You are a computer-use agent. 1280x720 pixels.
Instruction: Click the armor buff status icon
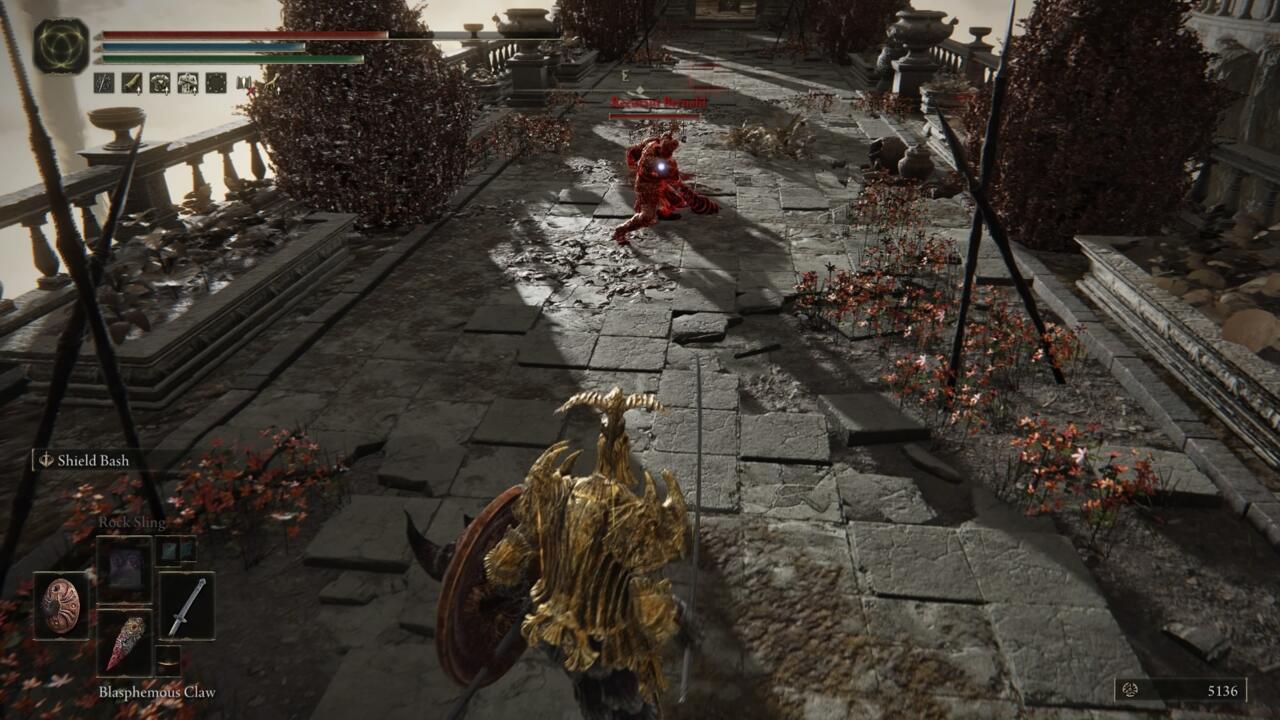coord(187,82)
